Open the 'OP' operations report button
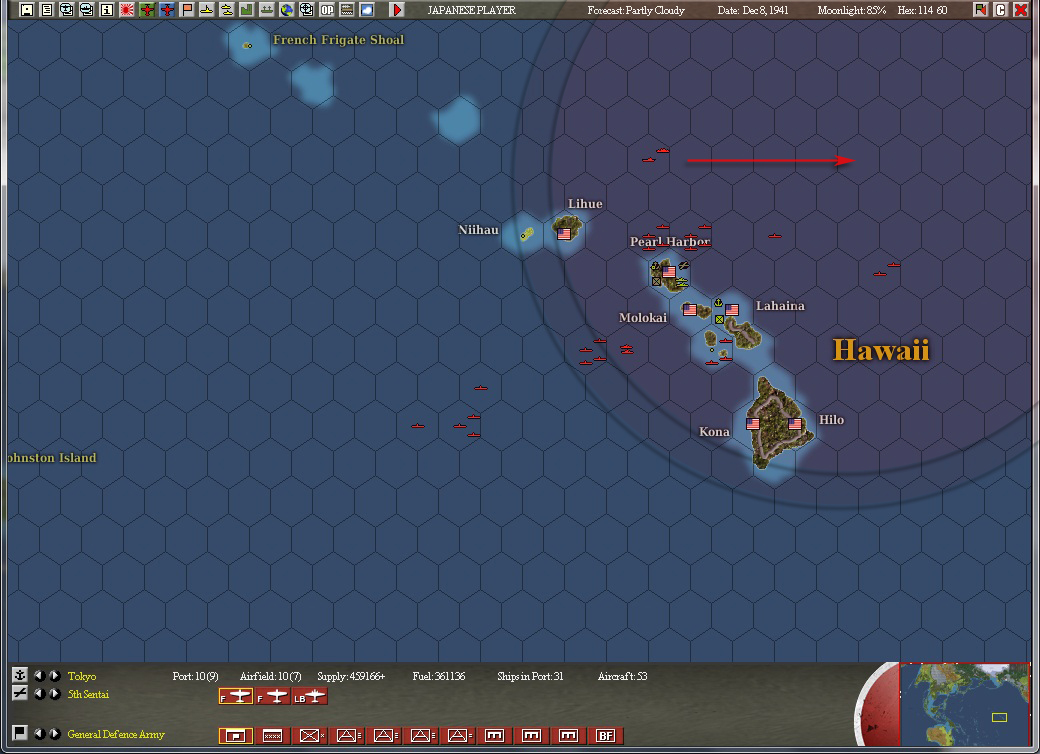The width and height of the screenshot is (1040, 754). pyautogui.click(x=327, y=10)
